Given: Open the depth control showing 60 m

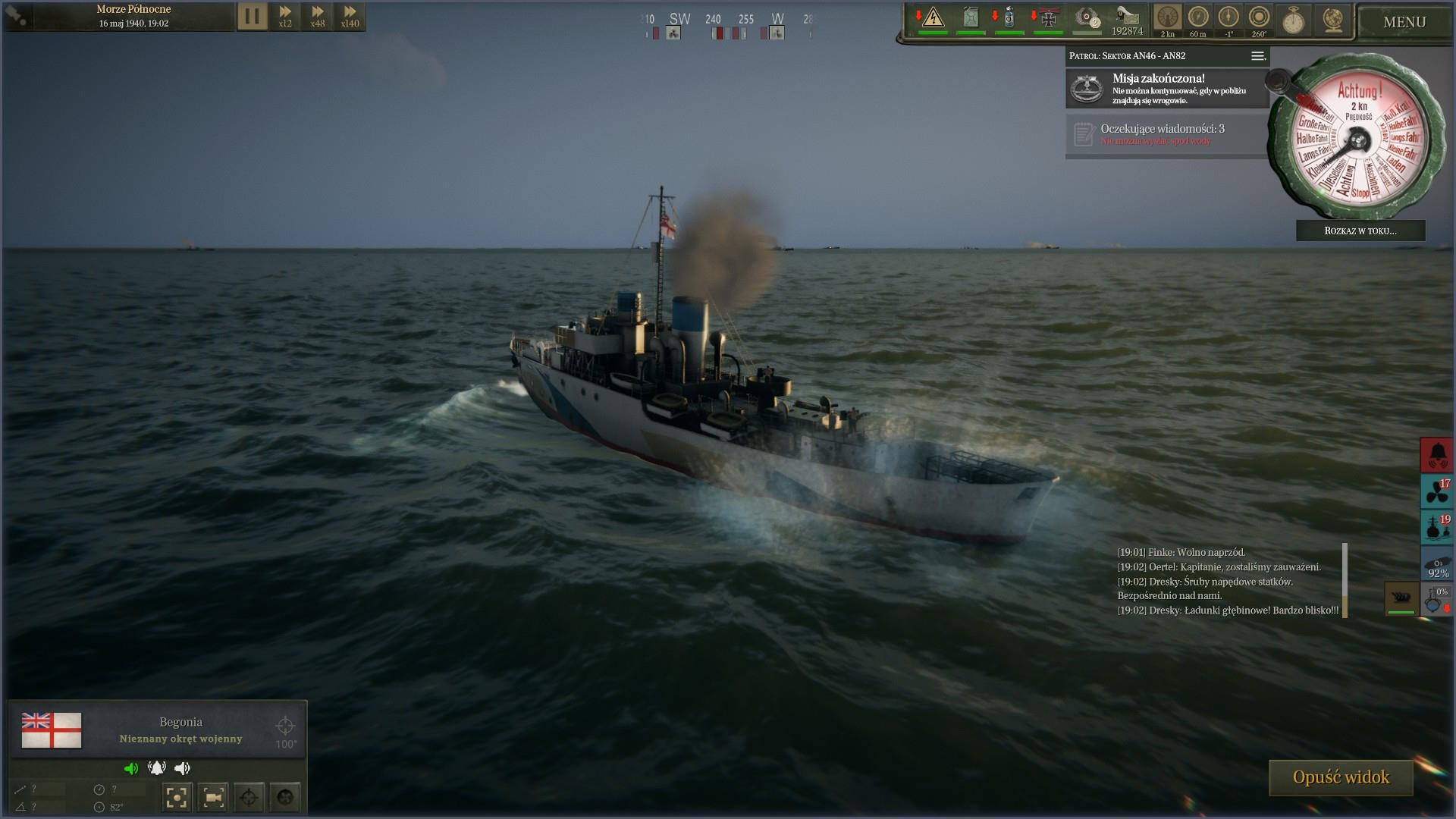Looking at the screenshot, I should click(x=1198, y=20).
